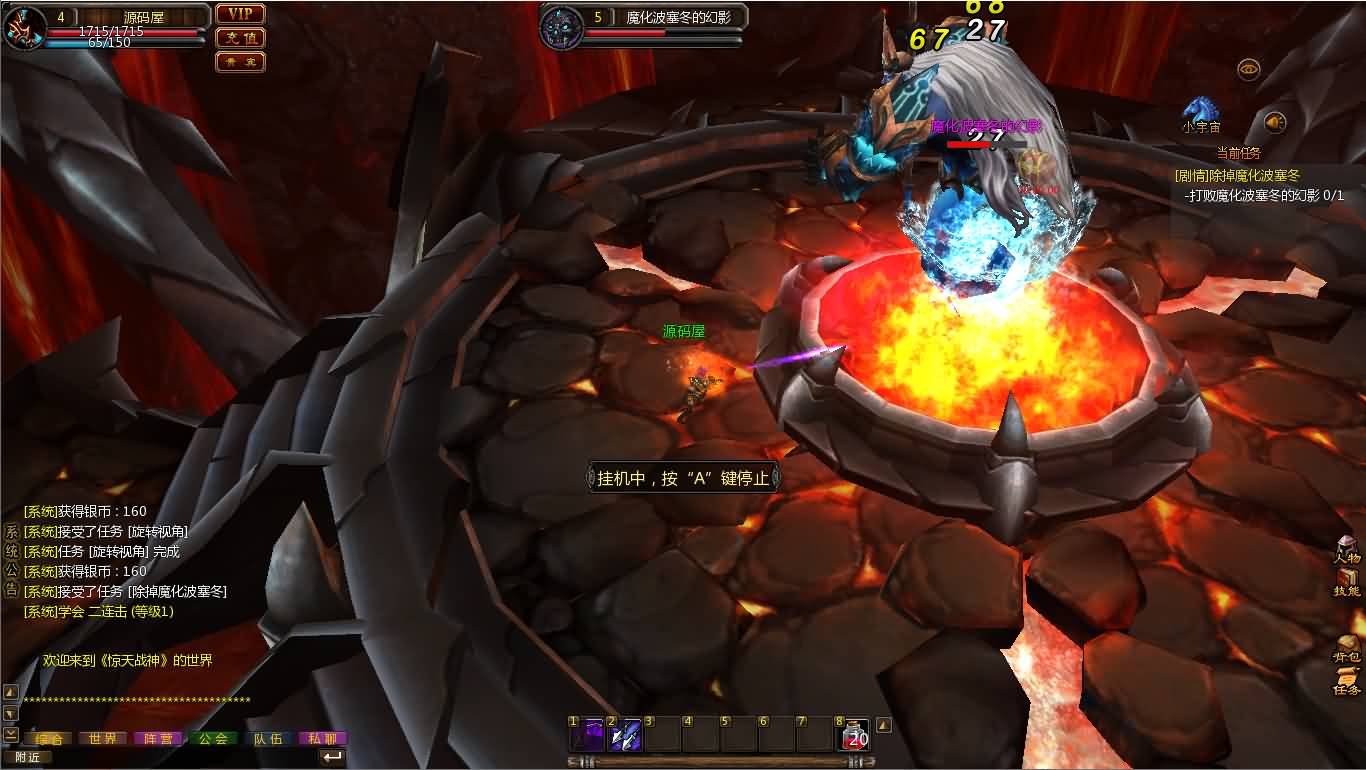Switch to the 世界 chat tab
Image resolution: width=1366 pixels, height=770 pixels.
coord(102,736)
